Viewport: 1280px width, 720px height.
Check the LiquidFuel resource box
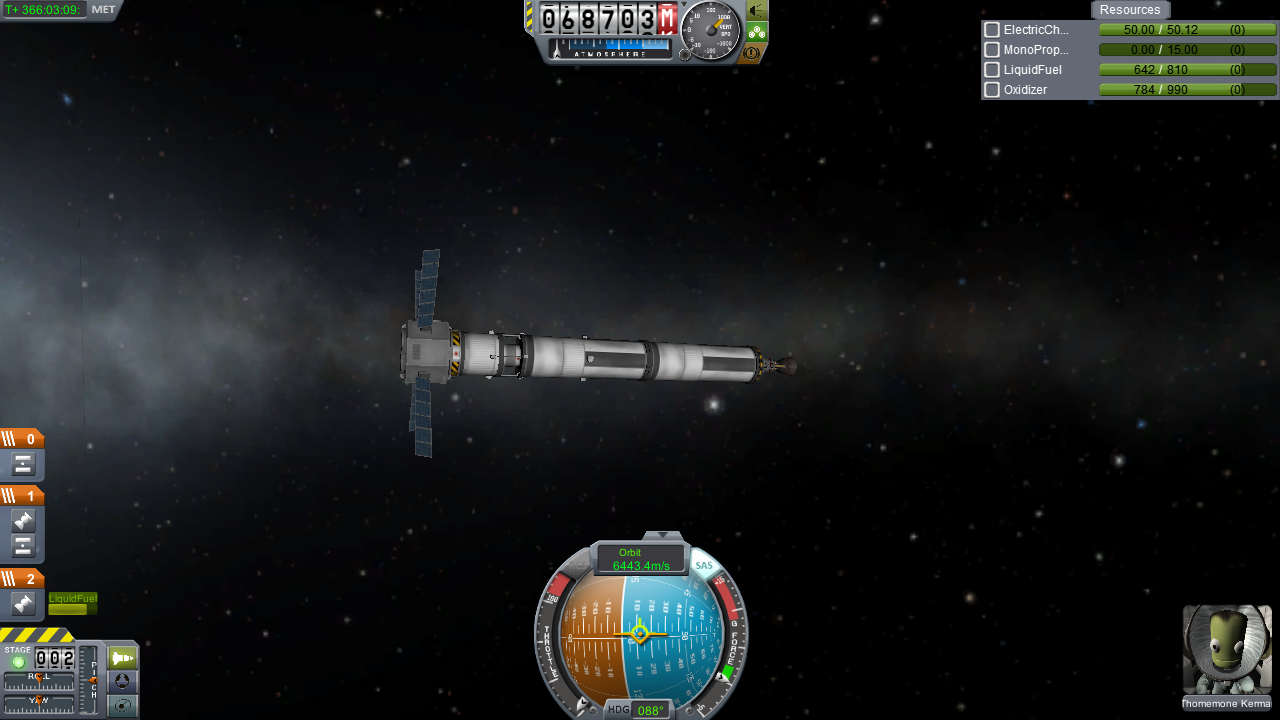[992, 70]
